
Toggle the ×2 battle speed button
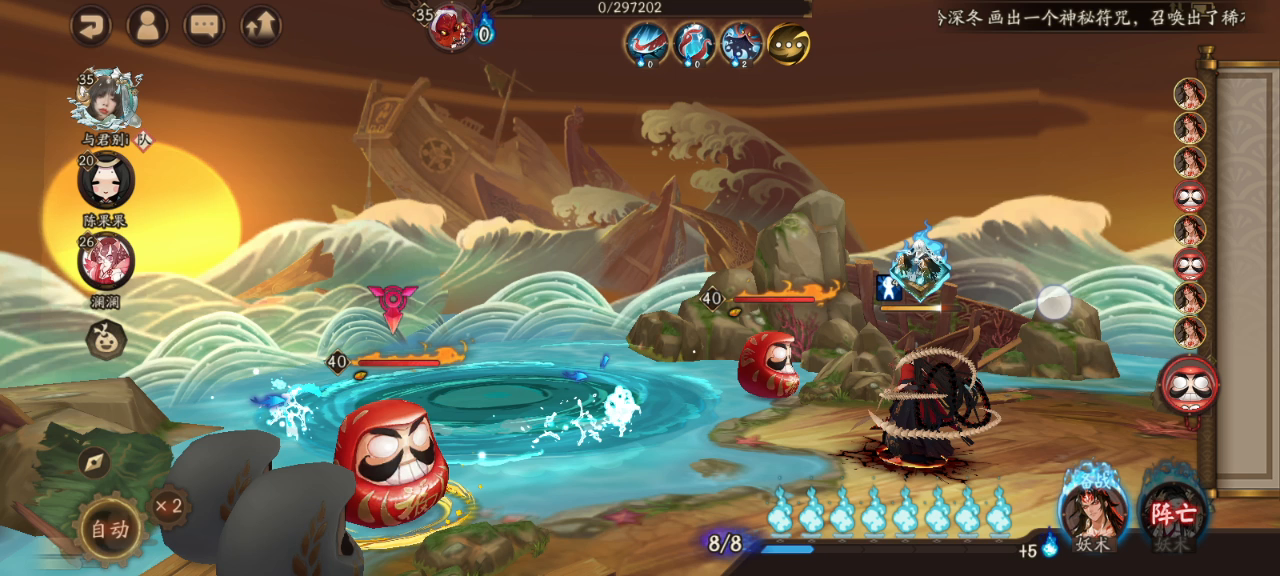tap(169, 506)
